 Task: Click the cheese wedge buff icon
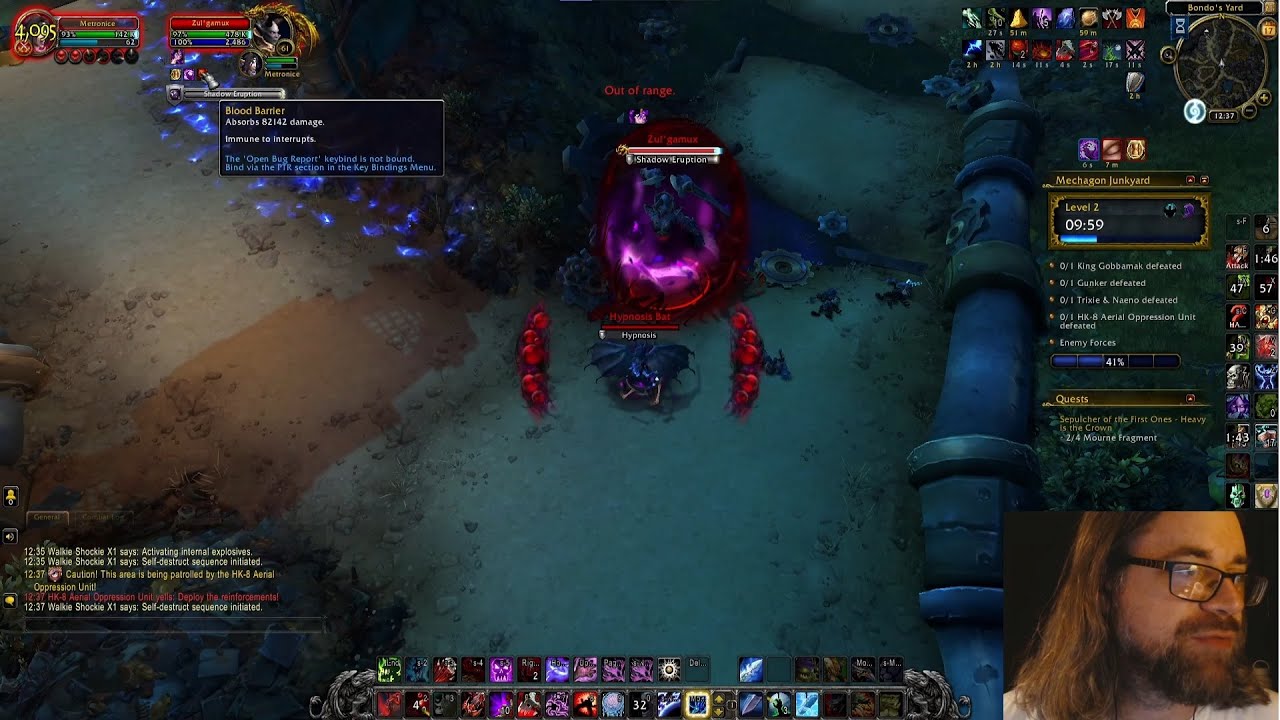[x=1019, y=18]
